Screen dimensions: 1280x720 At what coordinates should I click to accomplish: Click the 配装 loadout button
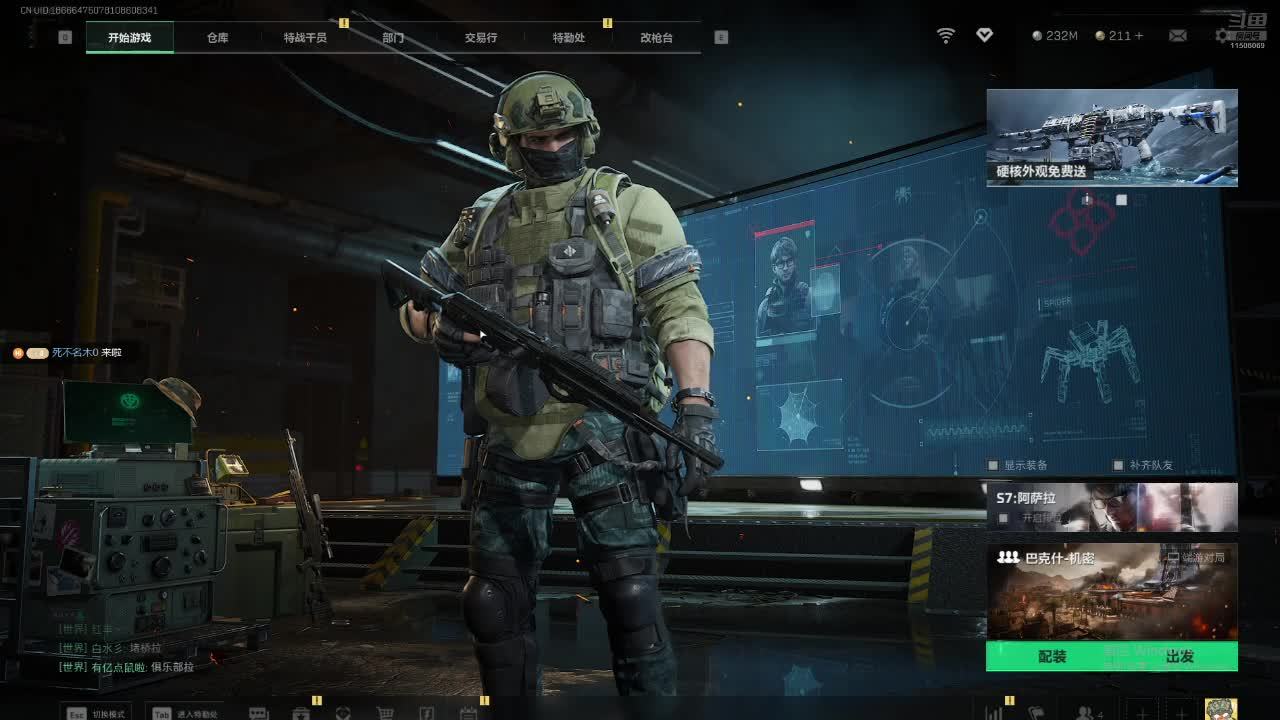[1052, 657]
